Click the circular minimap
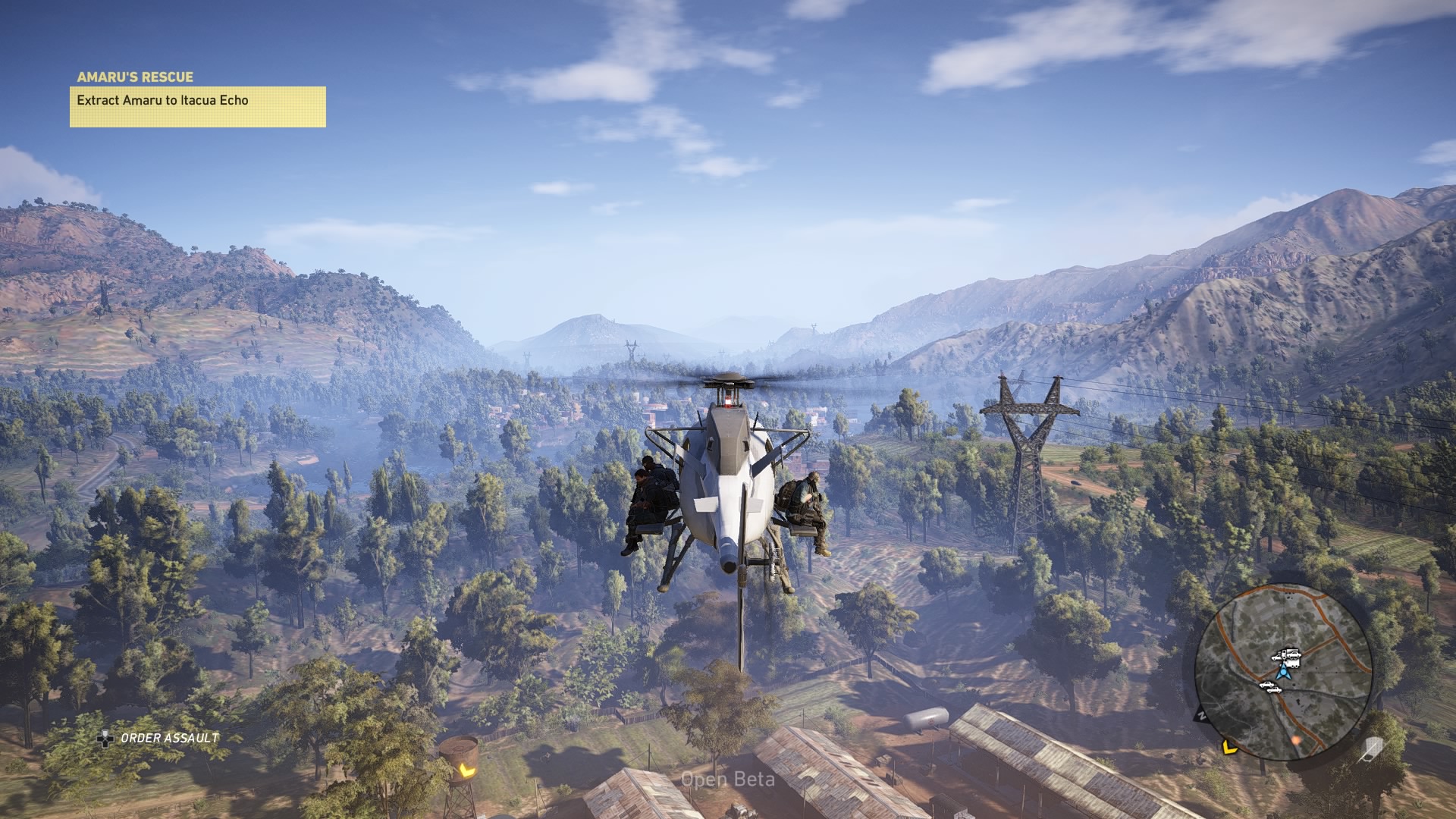 click(x=1283, y=672)
